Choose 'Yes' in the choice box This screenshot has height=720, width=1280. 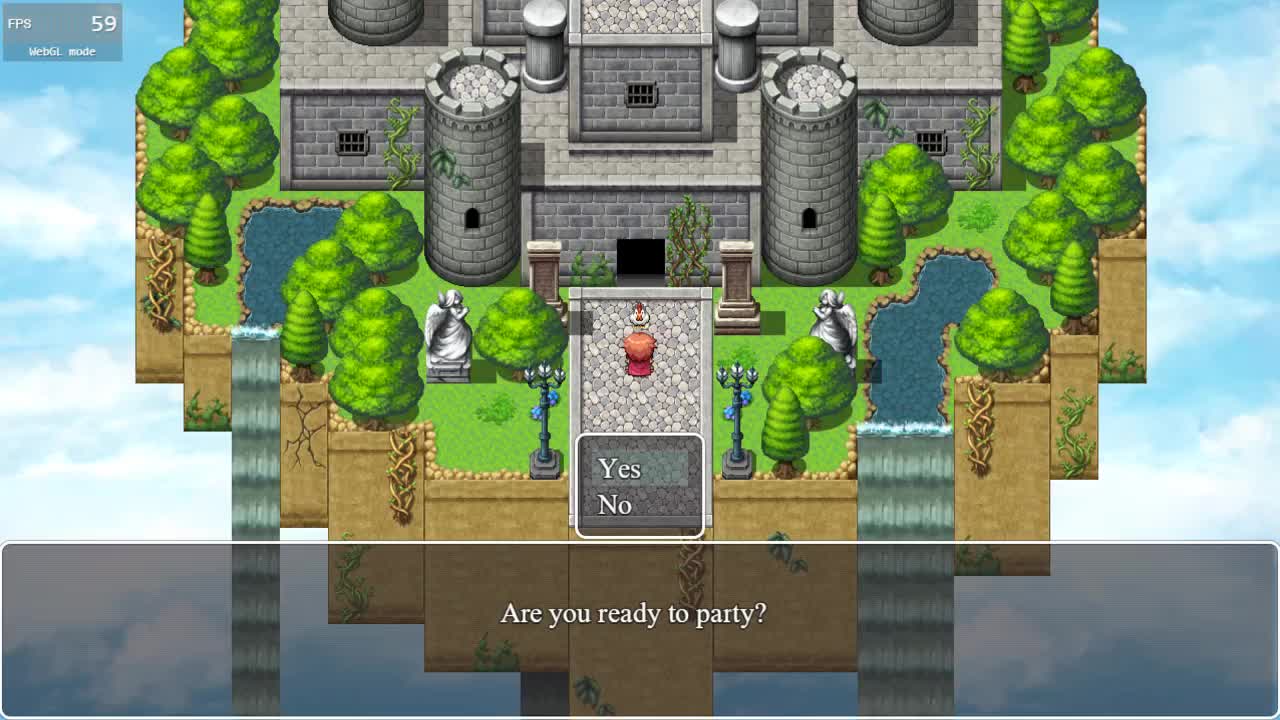pyautogui.click(x=619, y=469)
